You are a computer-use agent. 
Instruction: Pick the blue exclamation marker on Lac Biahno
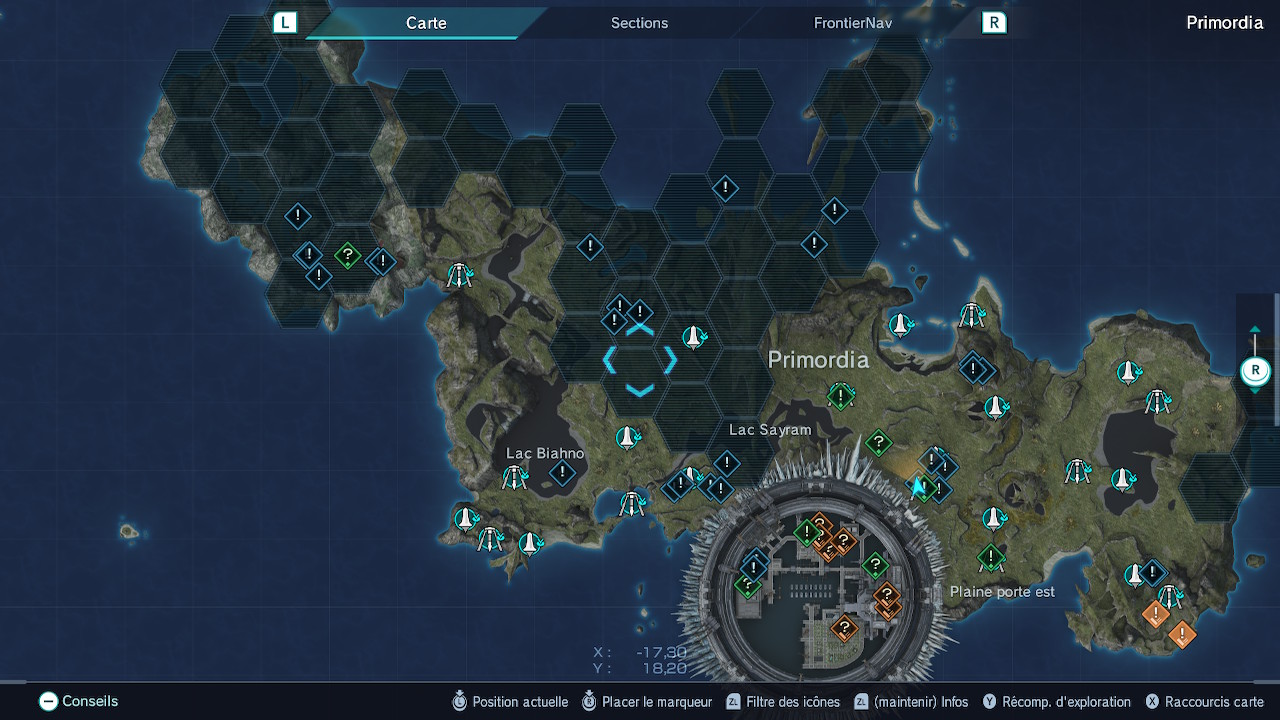pyautogui.click(x=563, y=472)
